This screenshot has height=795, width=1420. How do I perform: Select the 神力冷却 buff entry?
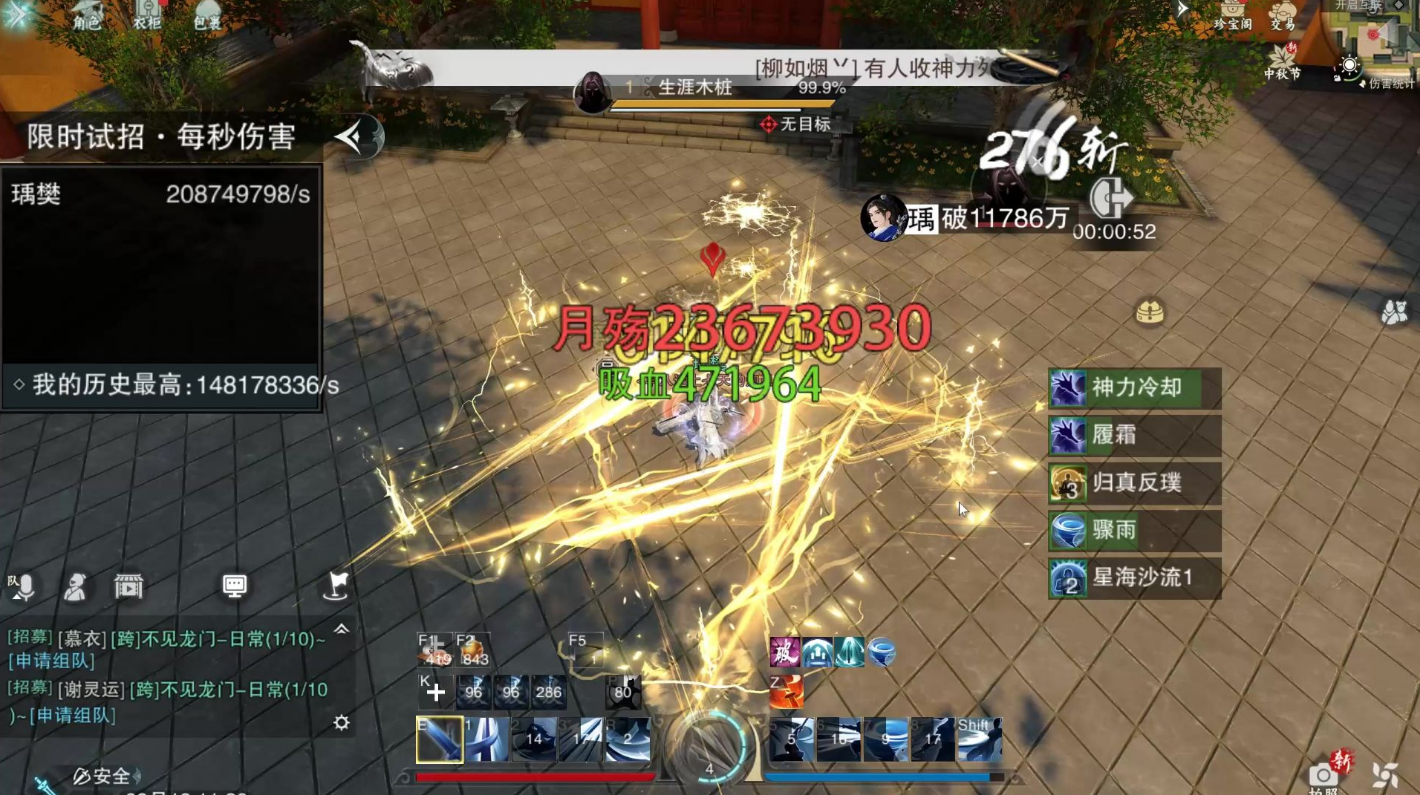pyautogui.click(x=1134, y=388)
